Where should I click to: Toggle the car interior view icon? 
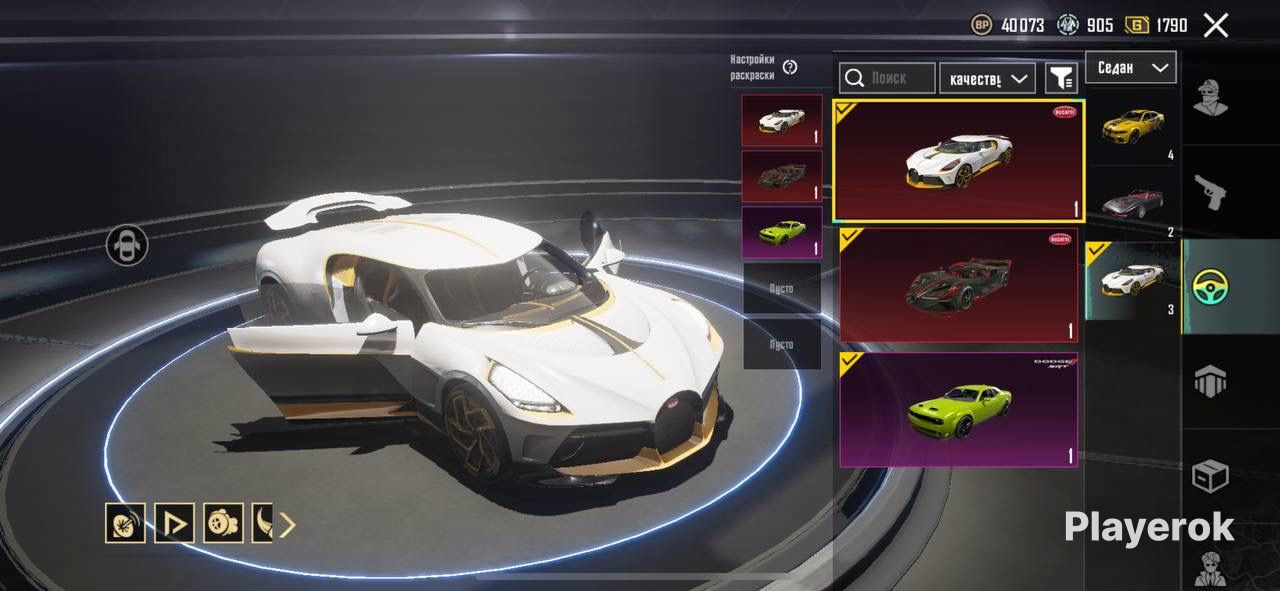[x=127, y=245]
